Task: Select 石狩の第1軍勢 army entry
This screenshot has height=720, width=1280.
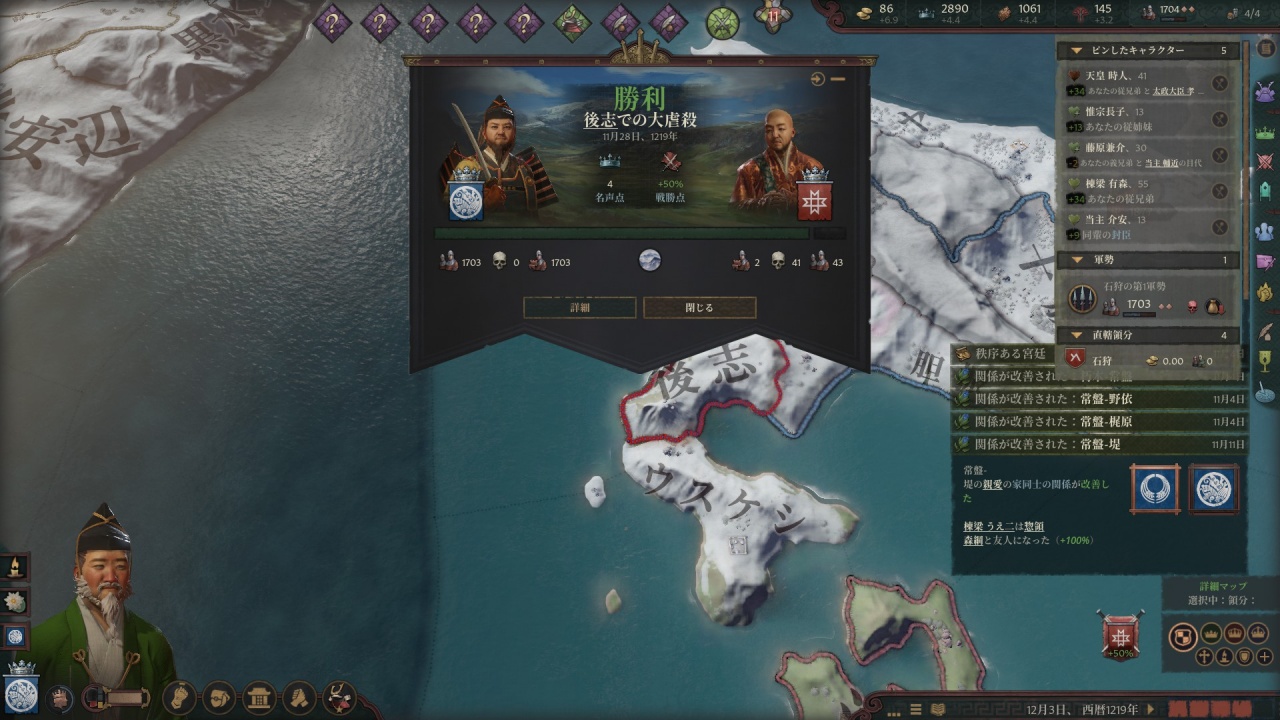Action: (x=1140, y=297)
